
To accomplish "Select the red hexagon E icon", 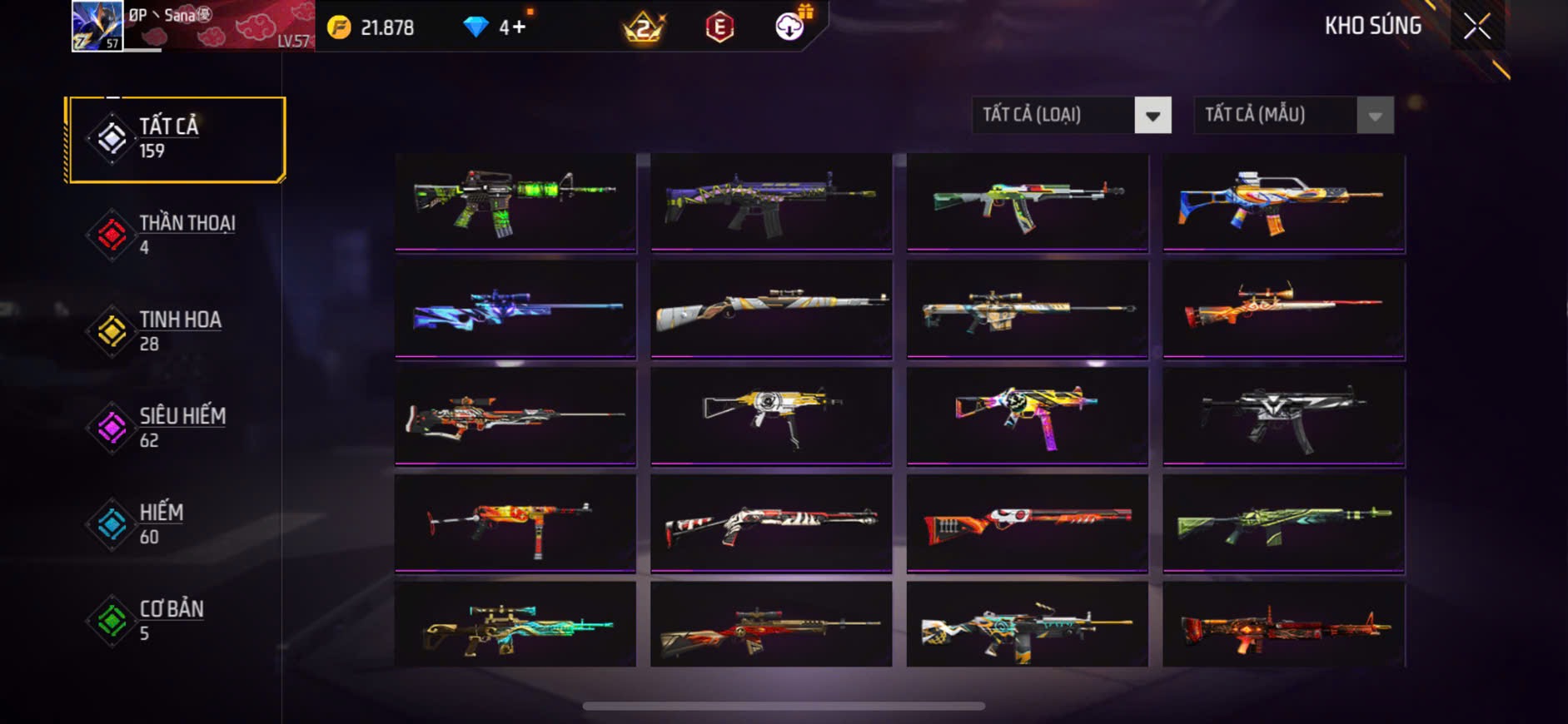I will [719, 27].
